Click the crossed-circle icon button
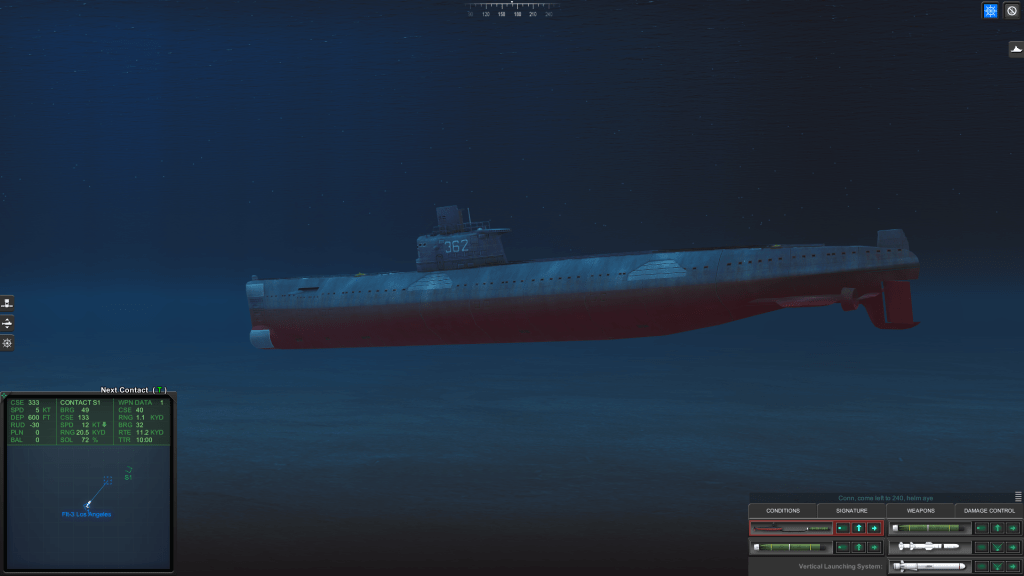Image resolution: width=1024 pixels, height=576 pixels. pos(1012,11)
